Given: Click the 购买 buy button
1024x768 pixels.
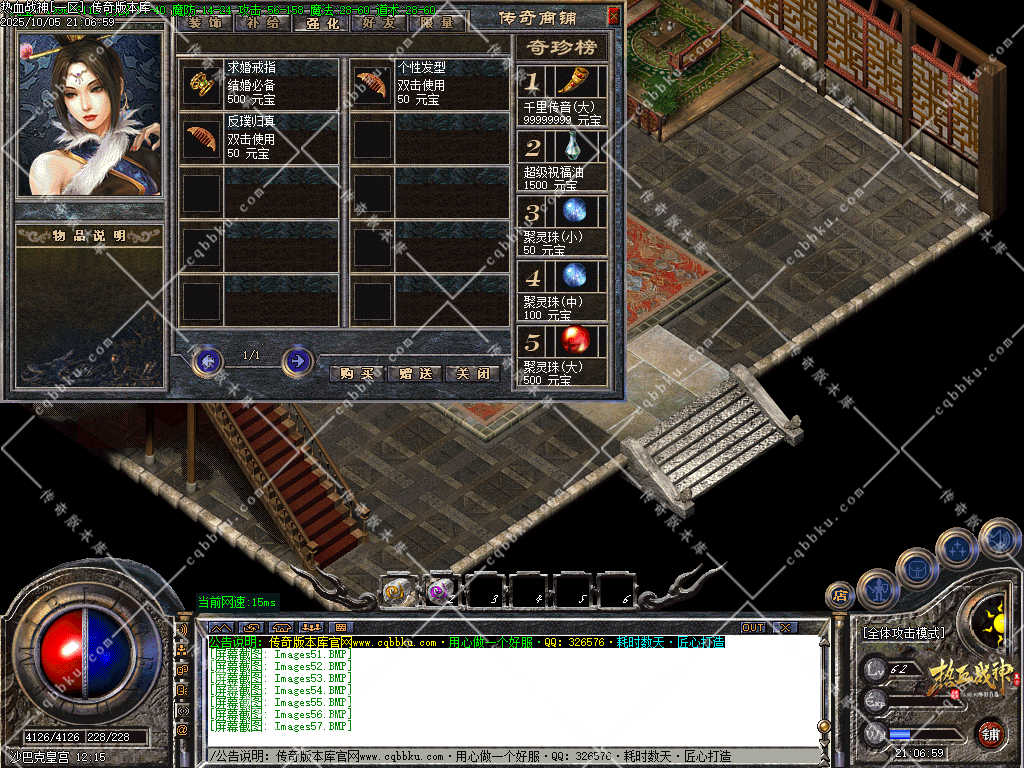Looking at the screenshot, I should 356,374.
